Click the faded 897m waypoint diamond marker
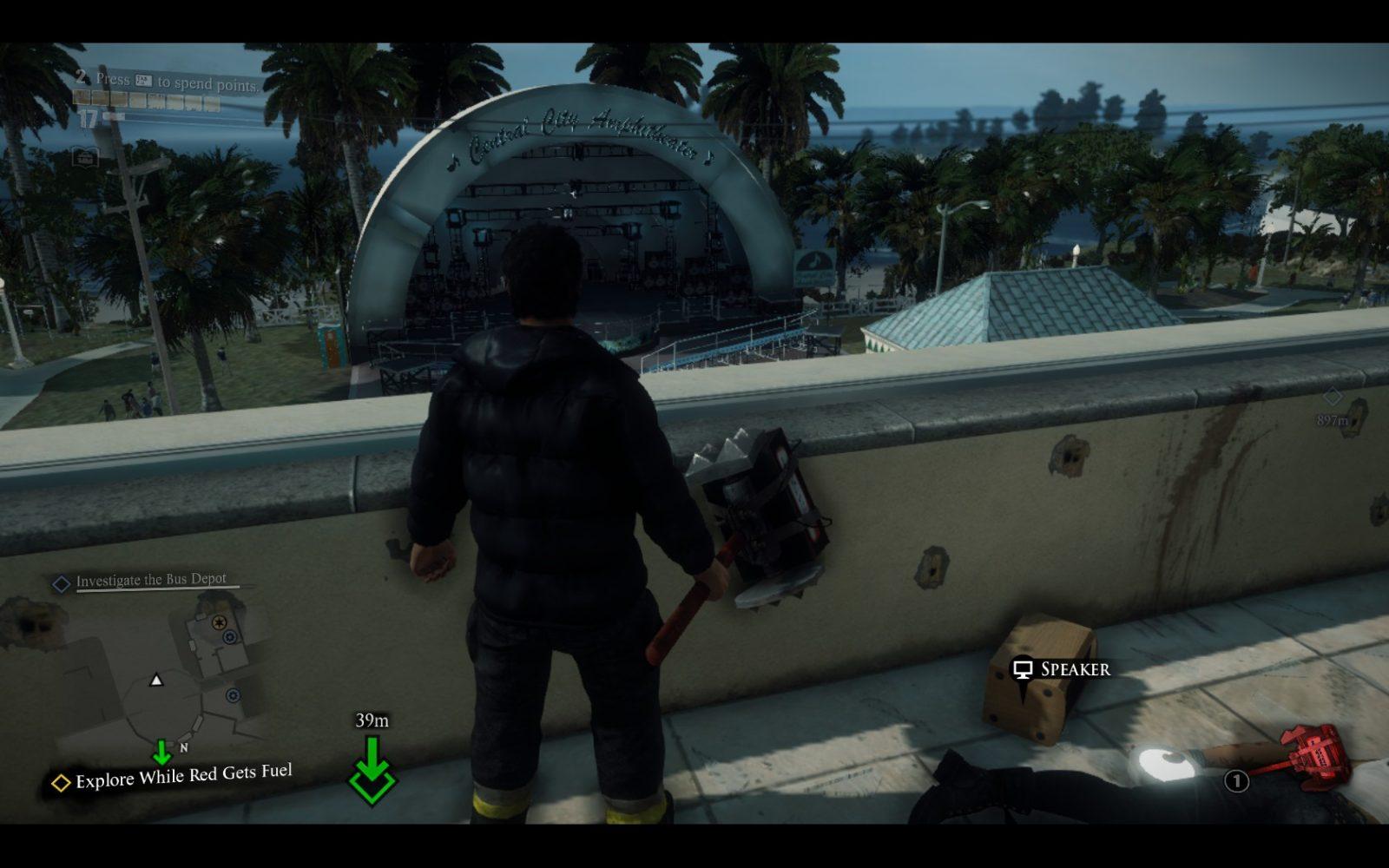 (x=1333, y=398)
